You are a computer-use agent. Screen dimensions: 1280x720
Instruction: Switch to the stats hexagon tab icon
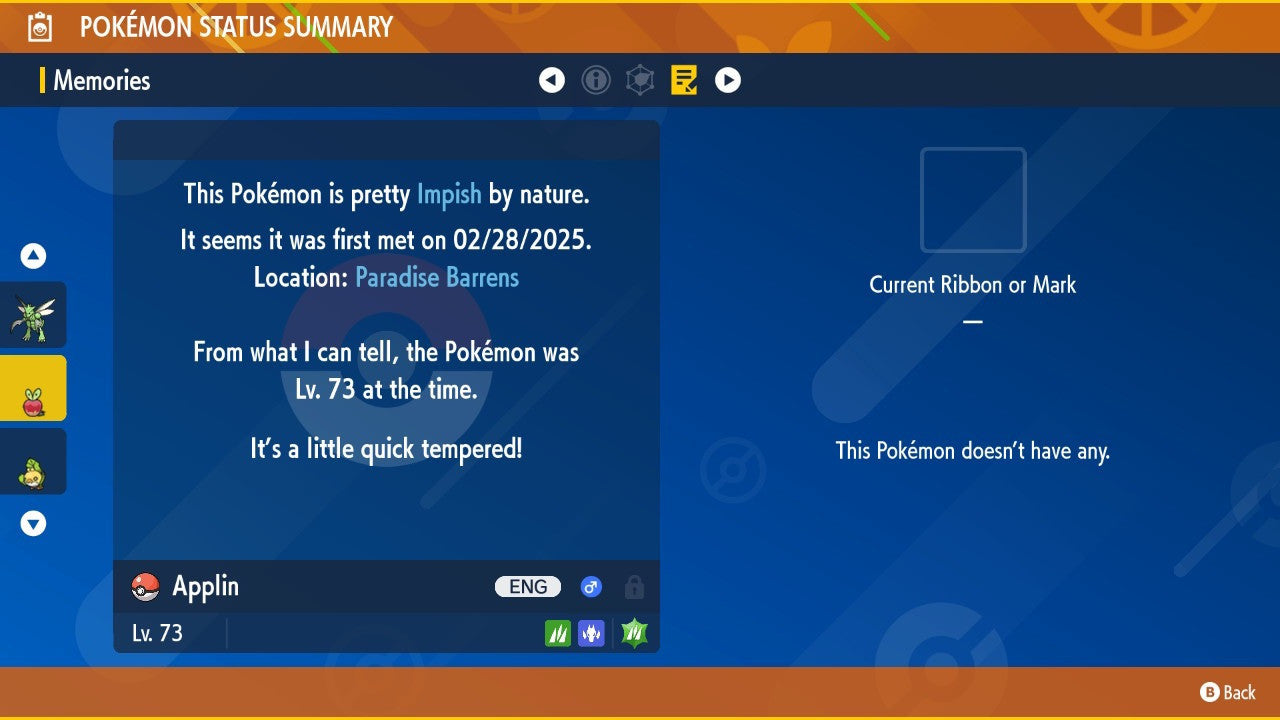(640, 80)
